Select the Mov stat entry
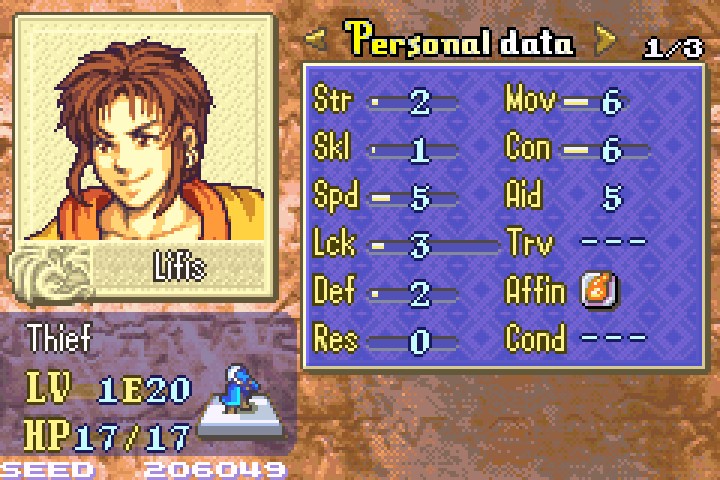 click(x=567, y=101)
